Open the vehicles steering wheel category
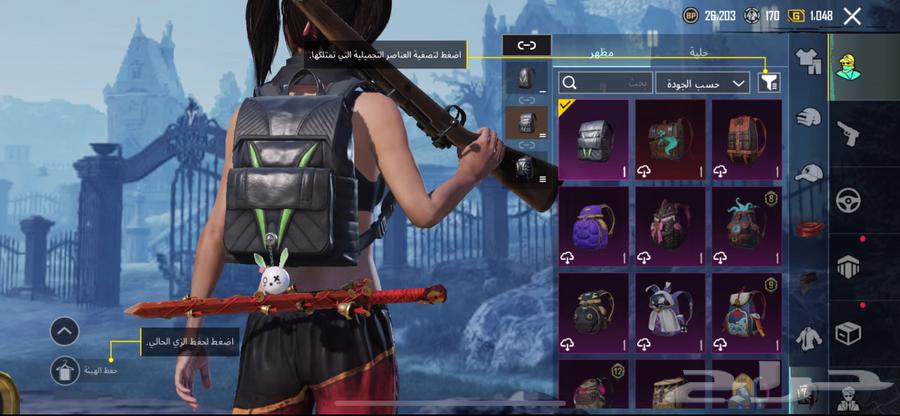The height and width of the screenshot is (416, 900). pos(848,199)
